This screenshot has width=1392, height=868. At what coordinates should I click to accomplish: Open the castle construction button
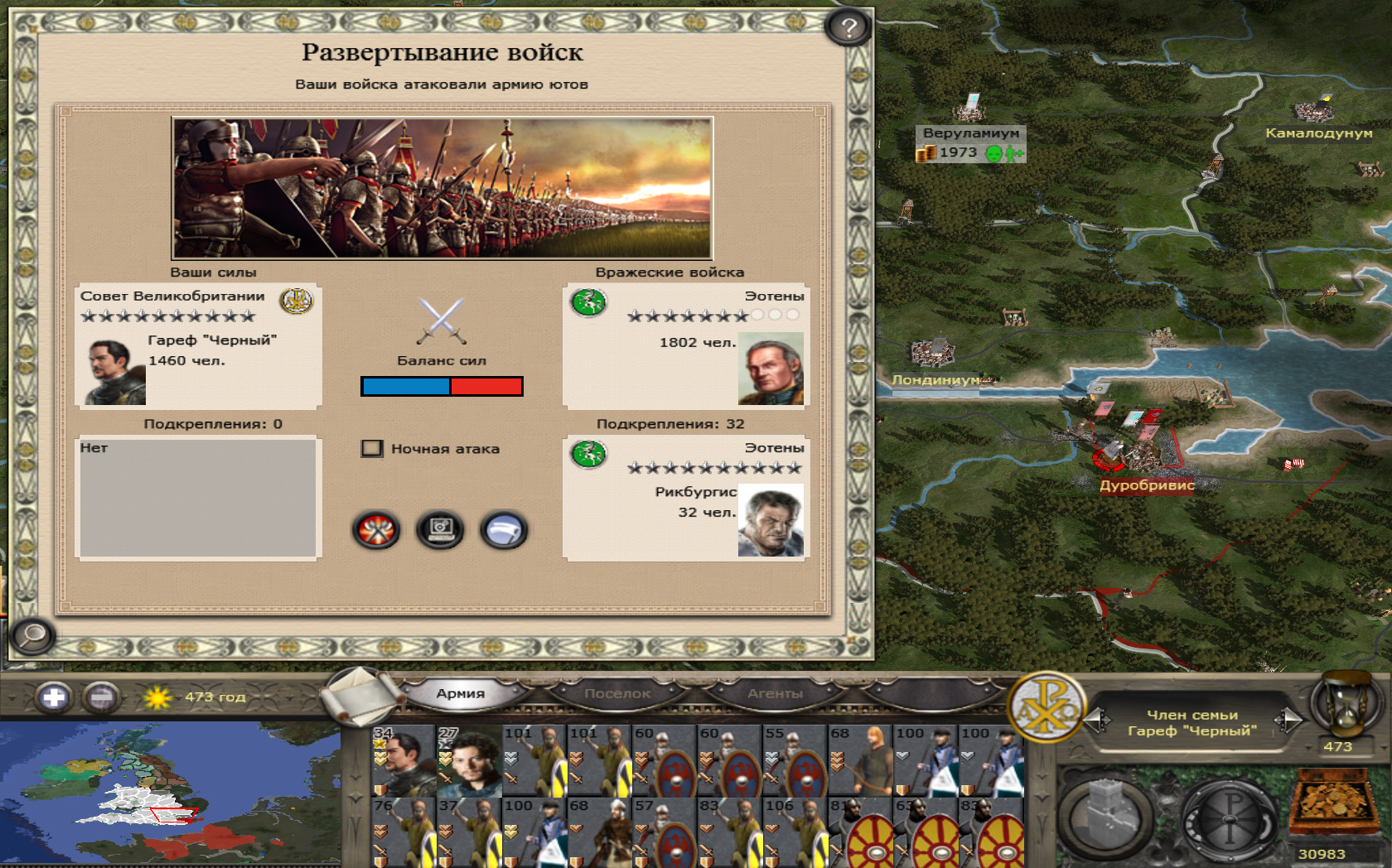[1104, 816]
